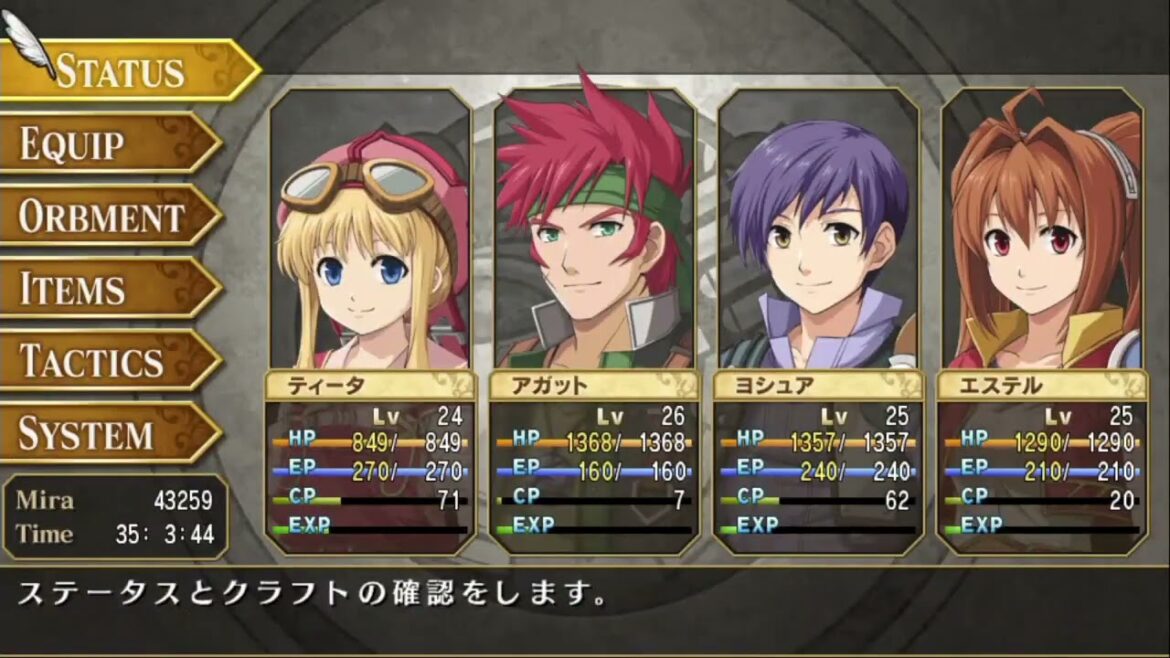Select the Status menu entry

tap(120, 70)
